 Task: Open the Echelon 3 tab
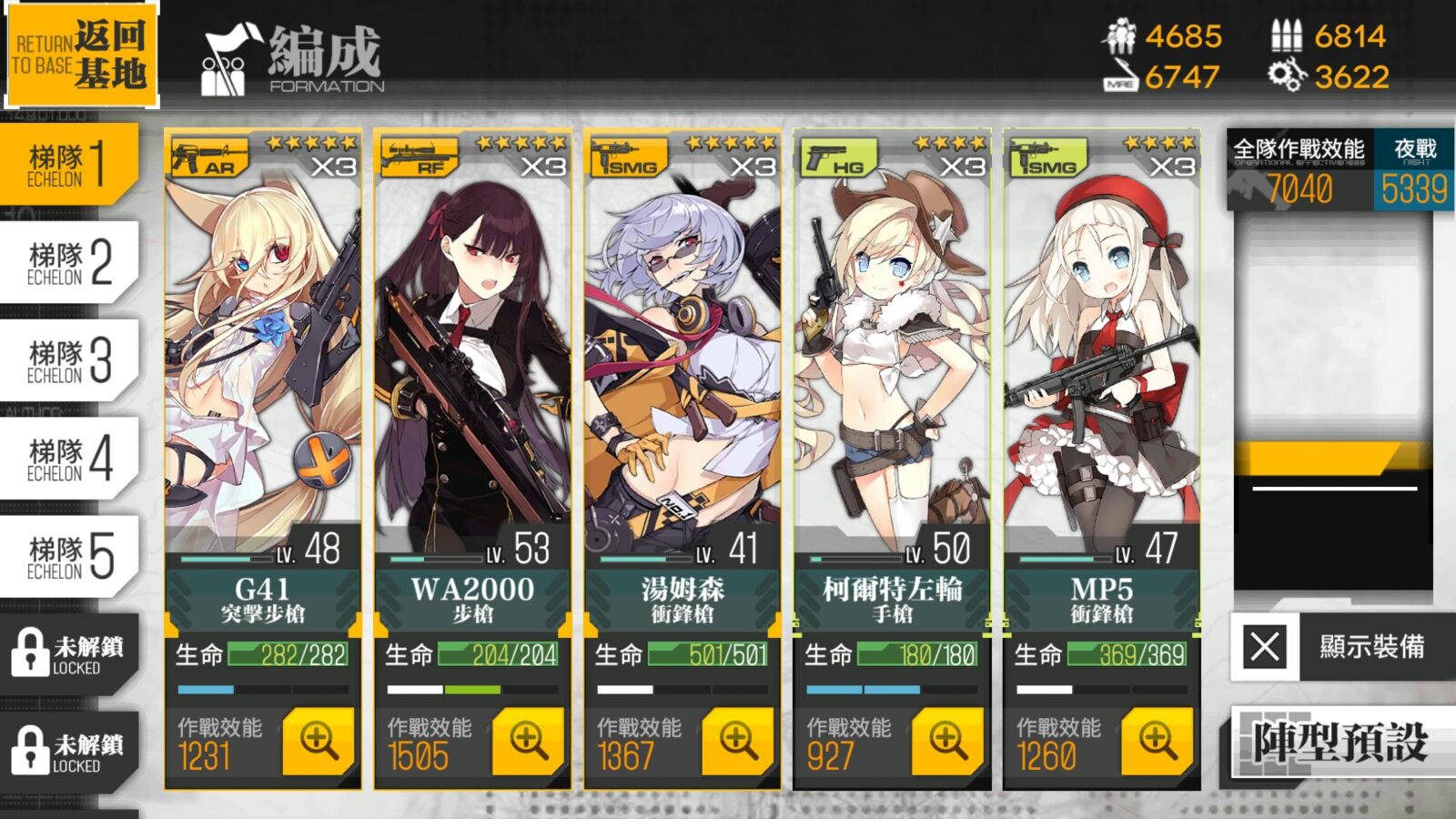pos(69,361)
